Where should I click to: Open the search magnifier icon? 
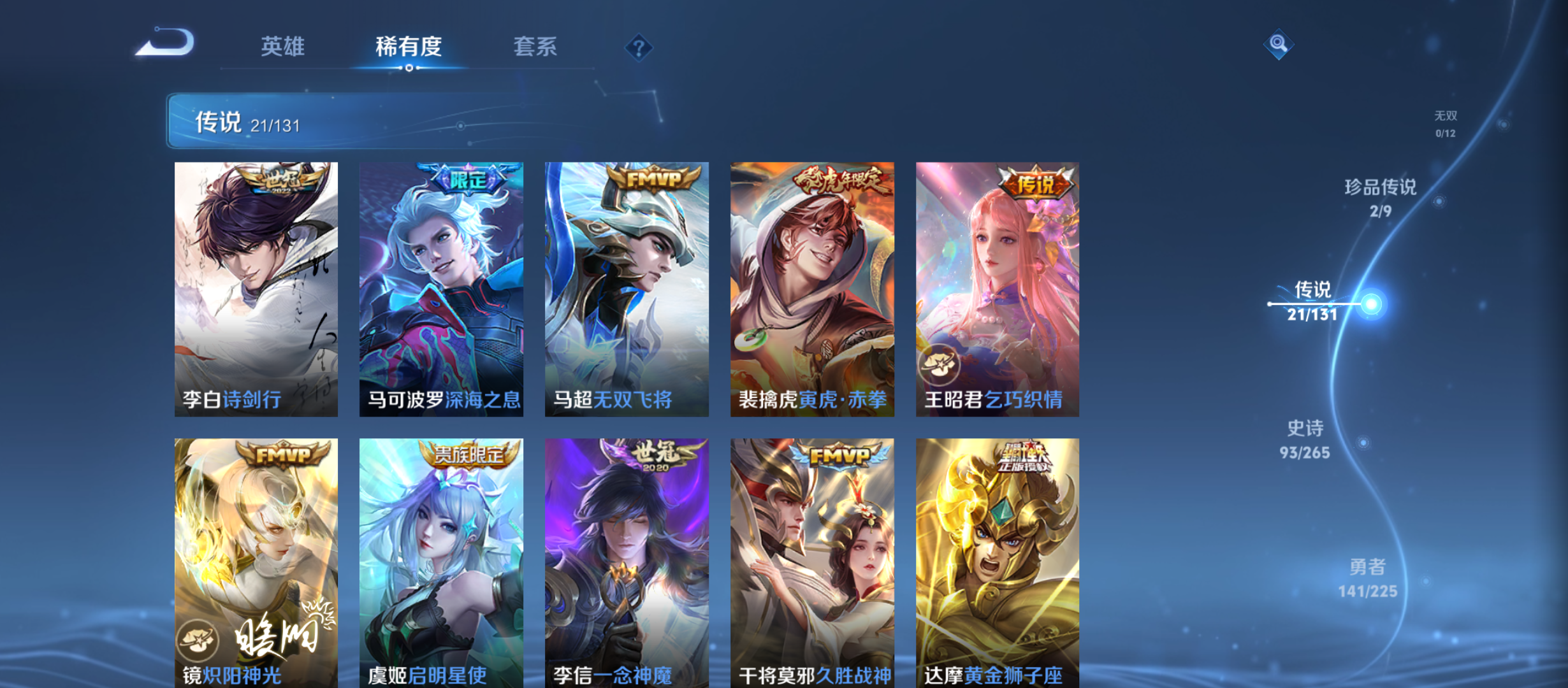click(x=1278, y=45)
